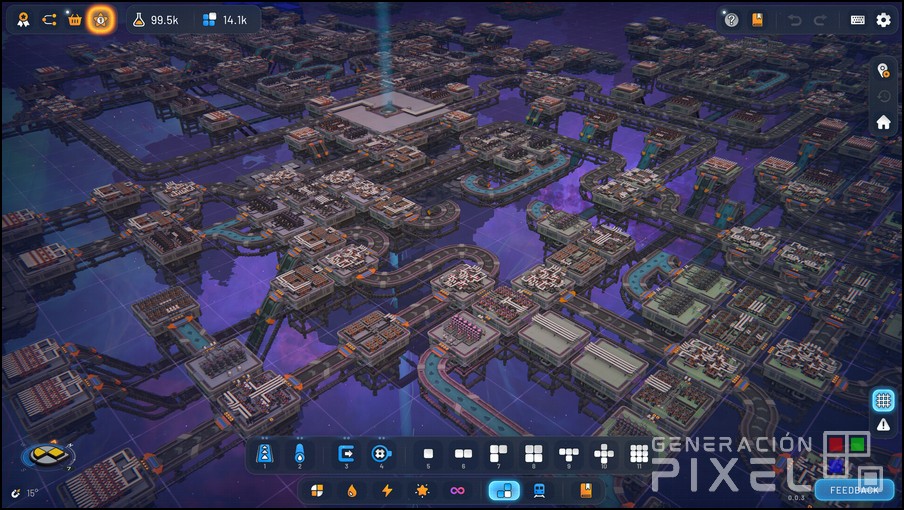
Task: Open the question mark help button
Action: pos(732,20)
